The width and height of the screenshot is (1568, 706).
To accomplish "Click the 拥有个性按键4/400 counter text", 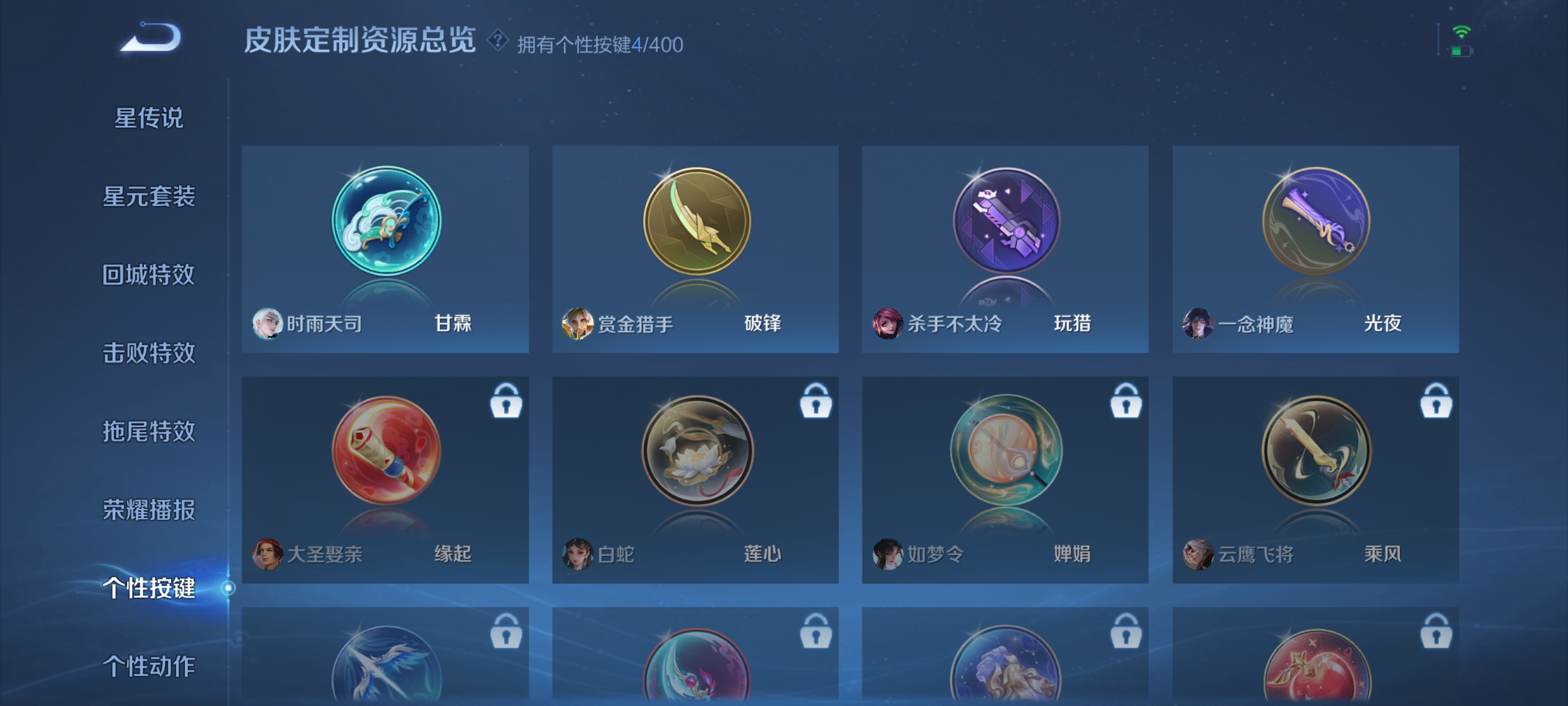I will pos(600,43).
